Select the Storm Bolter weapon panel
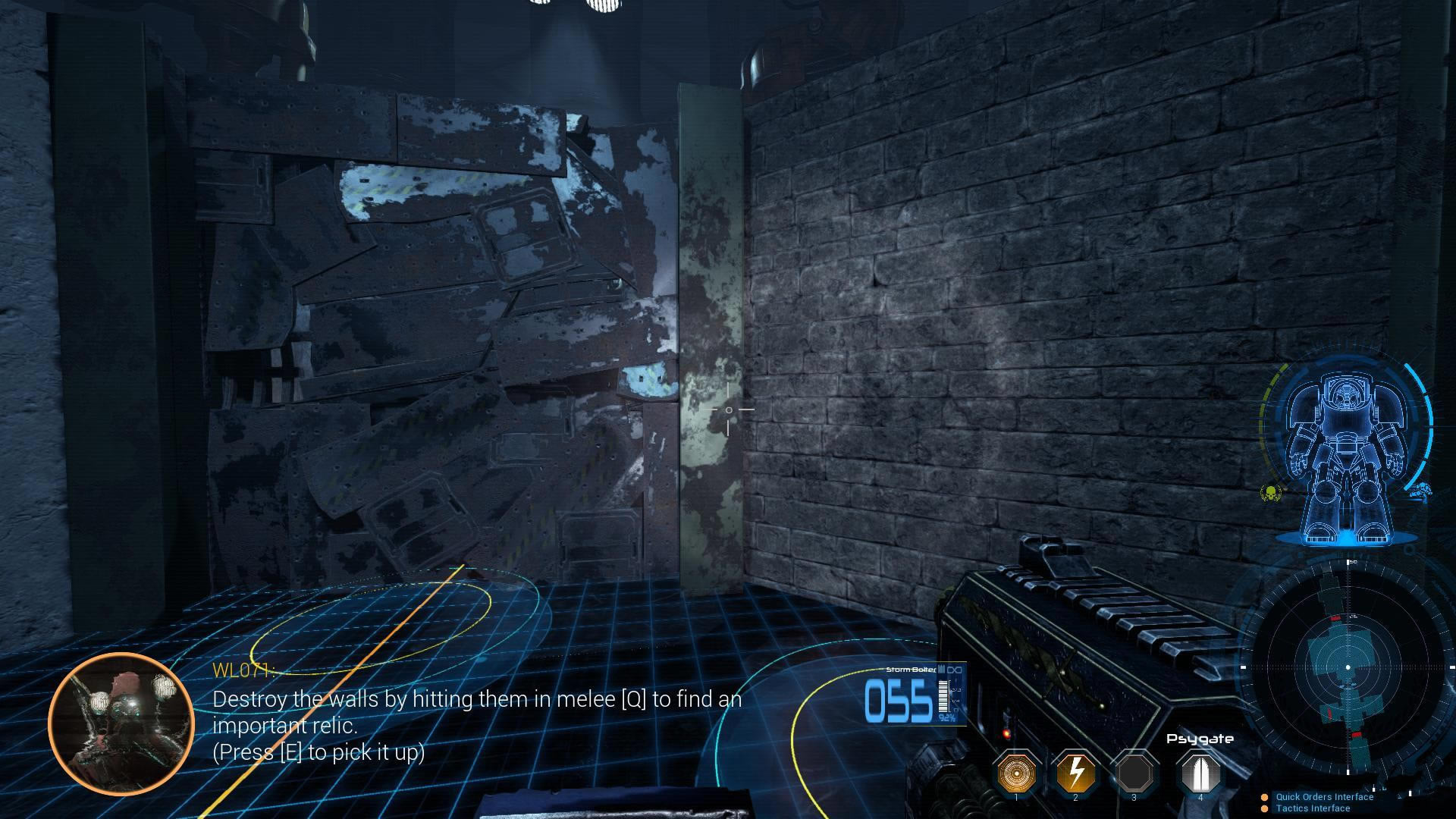The image size is (1456, 819). click(x=915, y=695)
